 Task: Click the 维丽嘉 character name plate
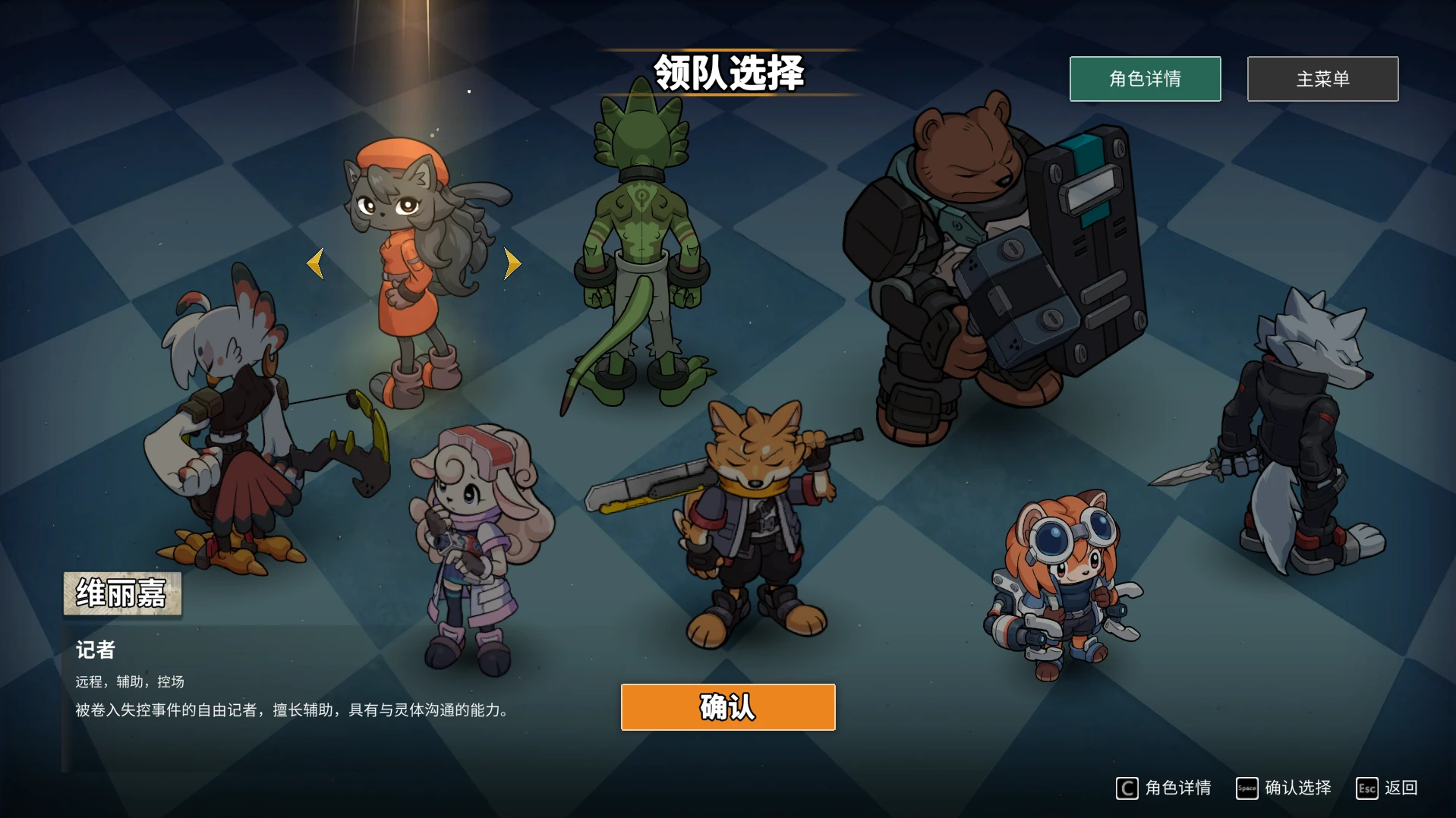(122, 594)
